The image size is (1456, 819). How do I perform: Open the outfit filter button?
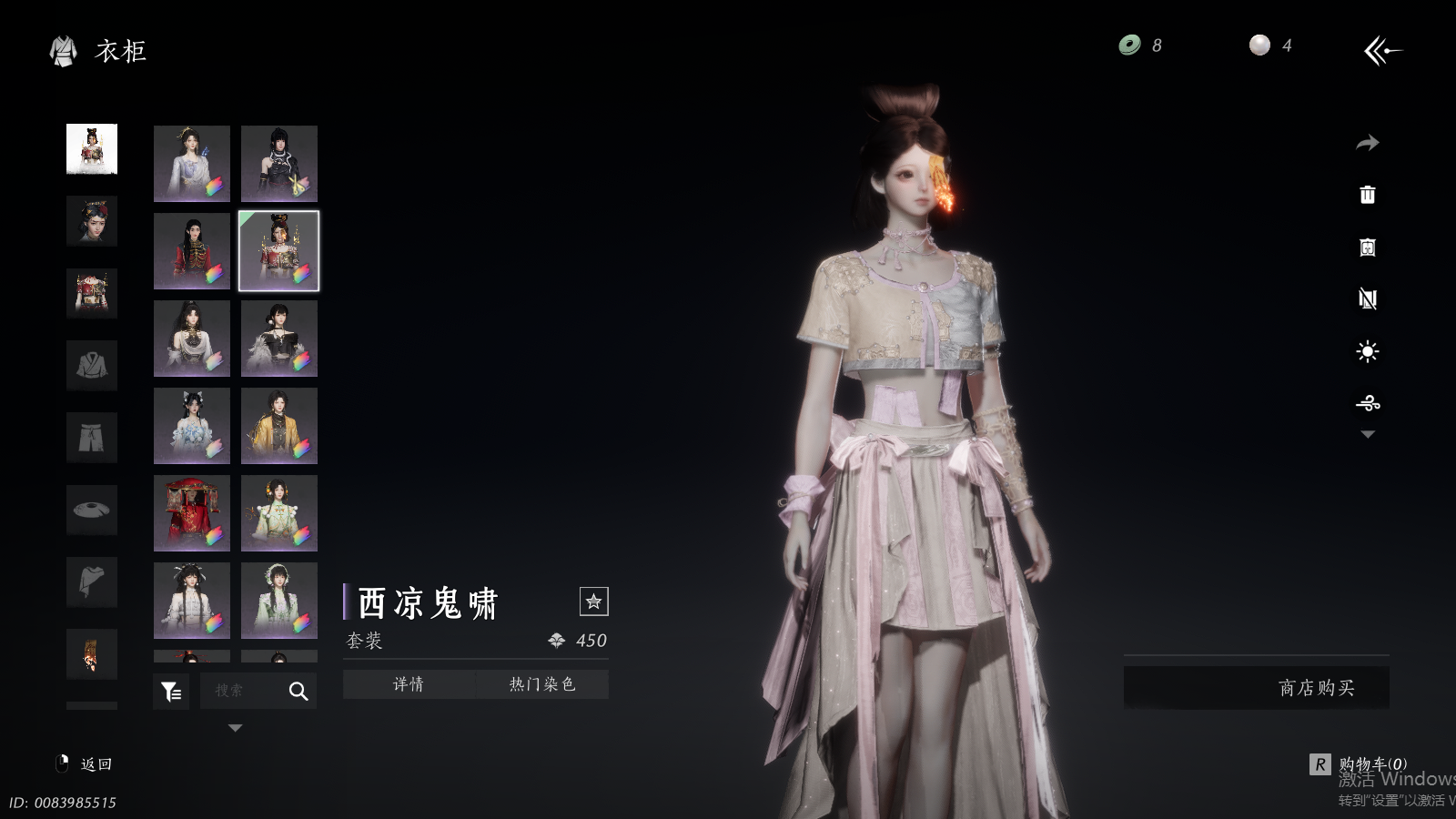tap(171, 692)
